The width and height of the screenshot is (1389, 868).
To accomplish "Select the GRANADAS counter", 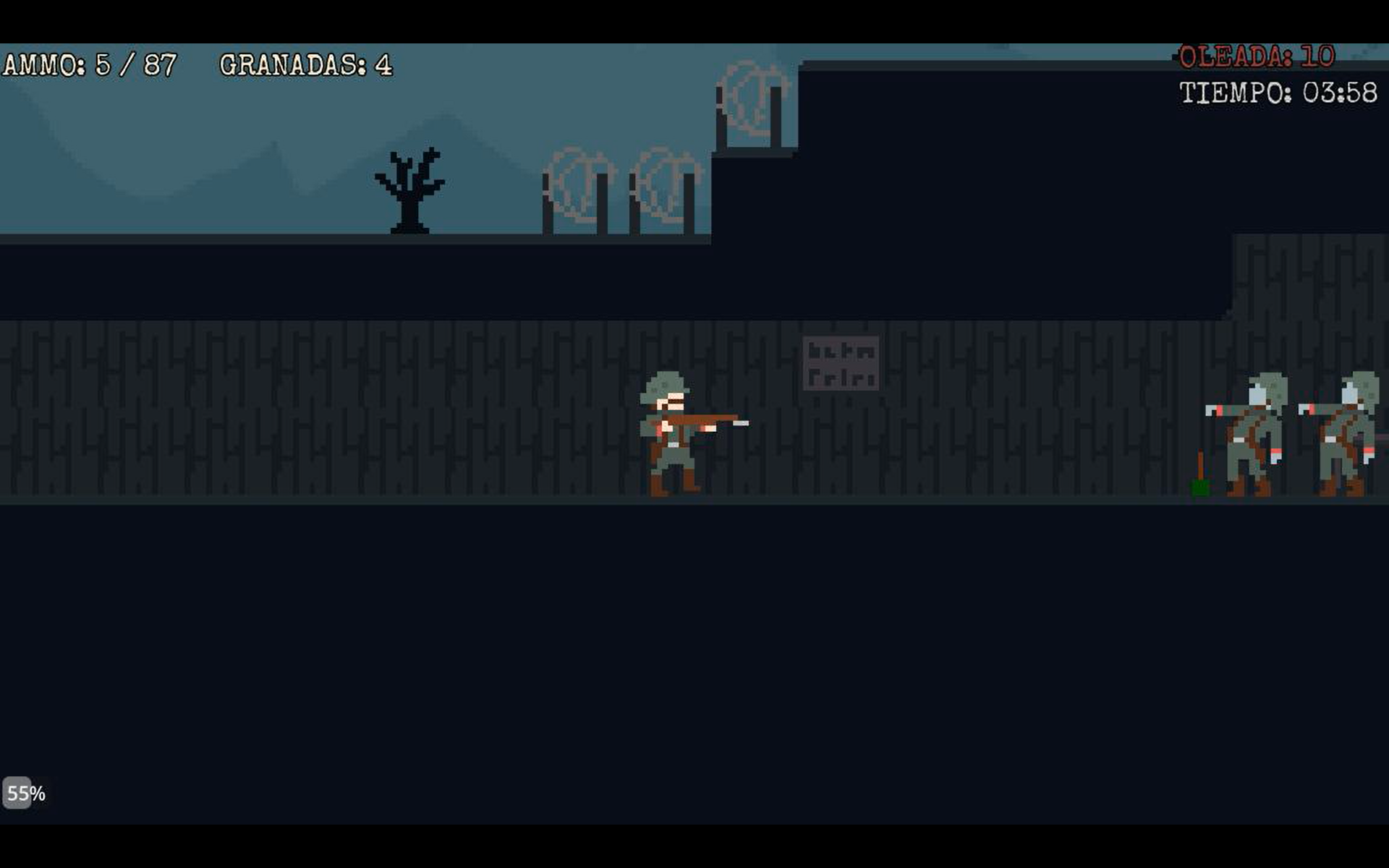I will (x=304, y=65).
